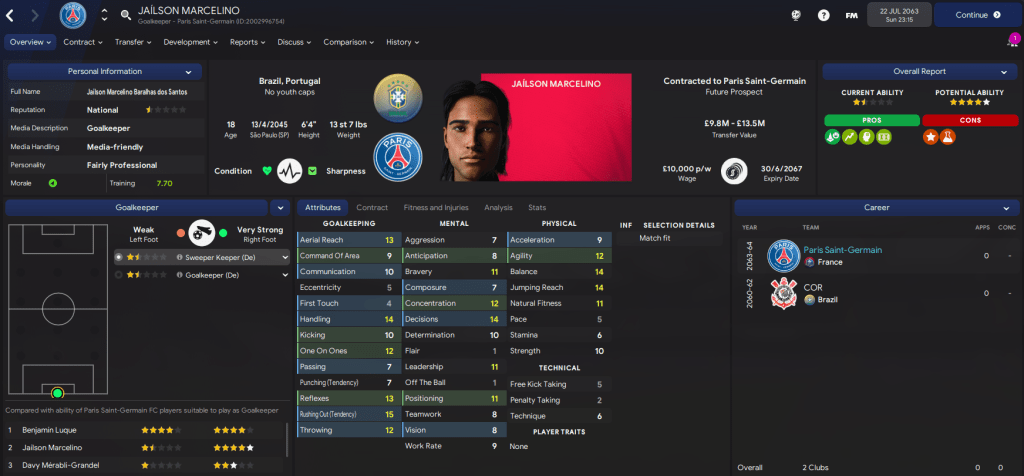This screenshot has height=476, width=1024.
Task: Switch to the Fitness and Injuries tab
Action: point(435,207)
